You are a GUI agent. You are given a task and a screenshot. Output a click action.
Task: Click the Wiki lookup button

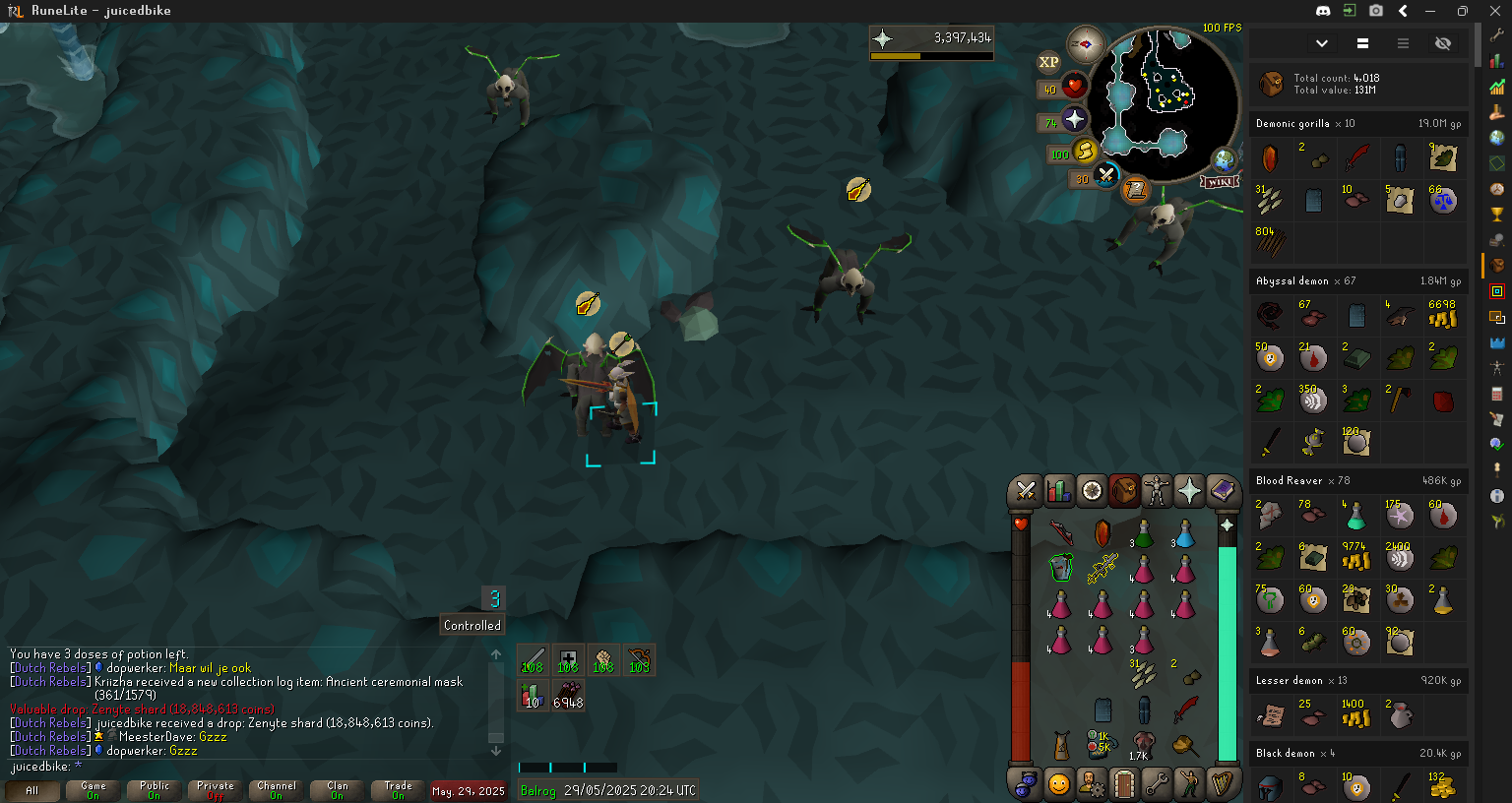tap(1219, 182)
